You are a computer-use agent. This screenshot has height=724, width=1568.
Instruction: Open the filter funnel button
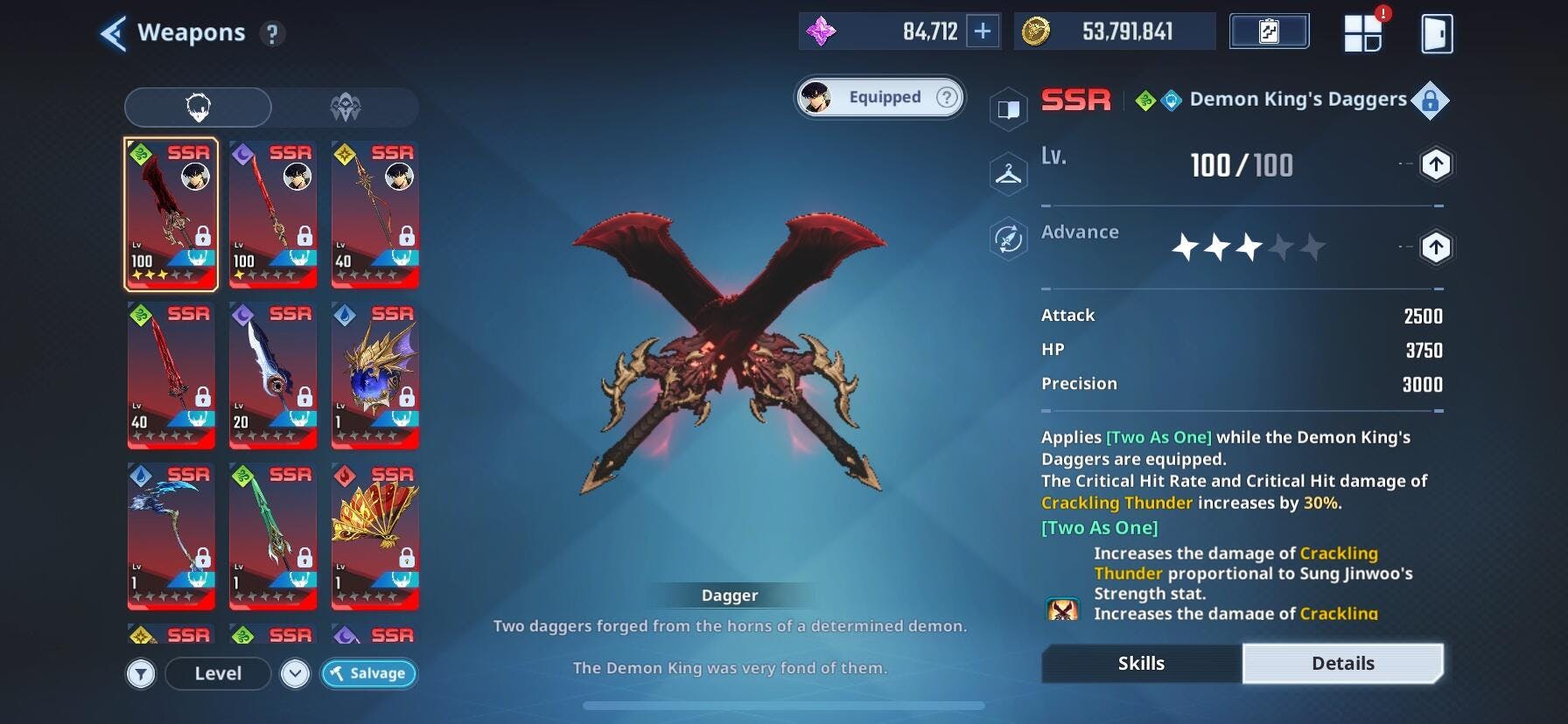tap(141, 673)
